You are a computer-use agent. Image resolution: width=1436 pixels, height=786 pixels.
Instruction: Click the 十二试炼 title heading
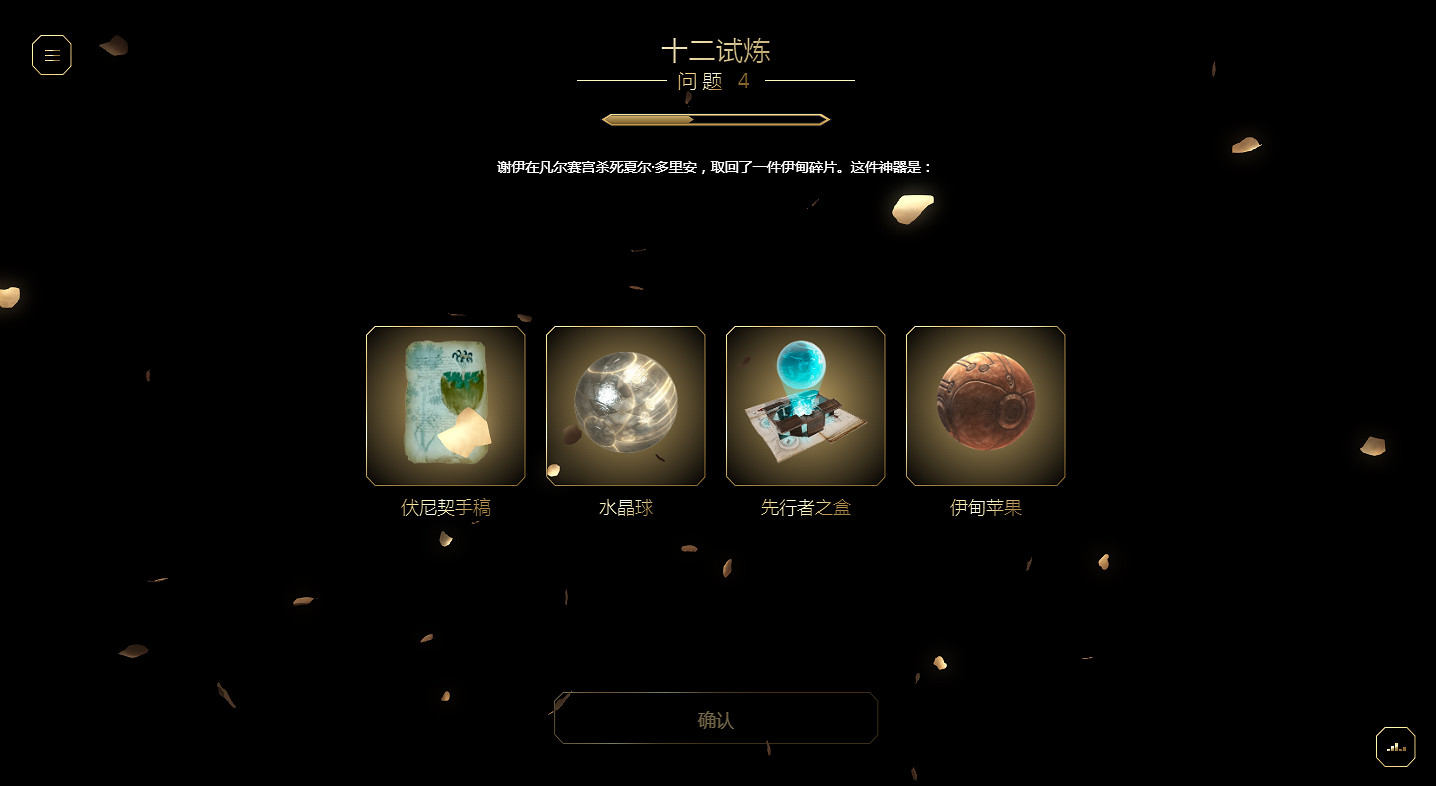pyautogui.click(x=716, y=50)
